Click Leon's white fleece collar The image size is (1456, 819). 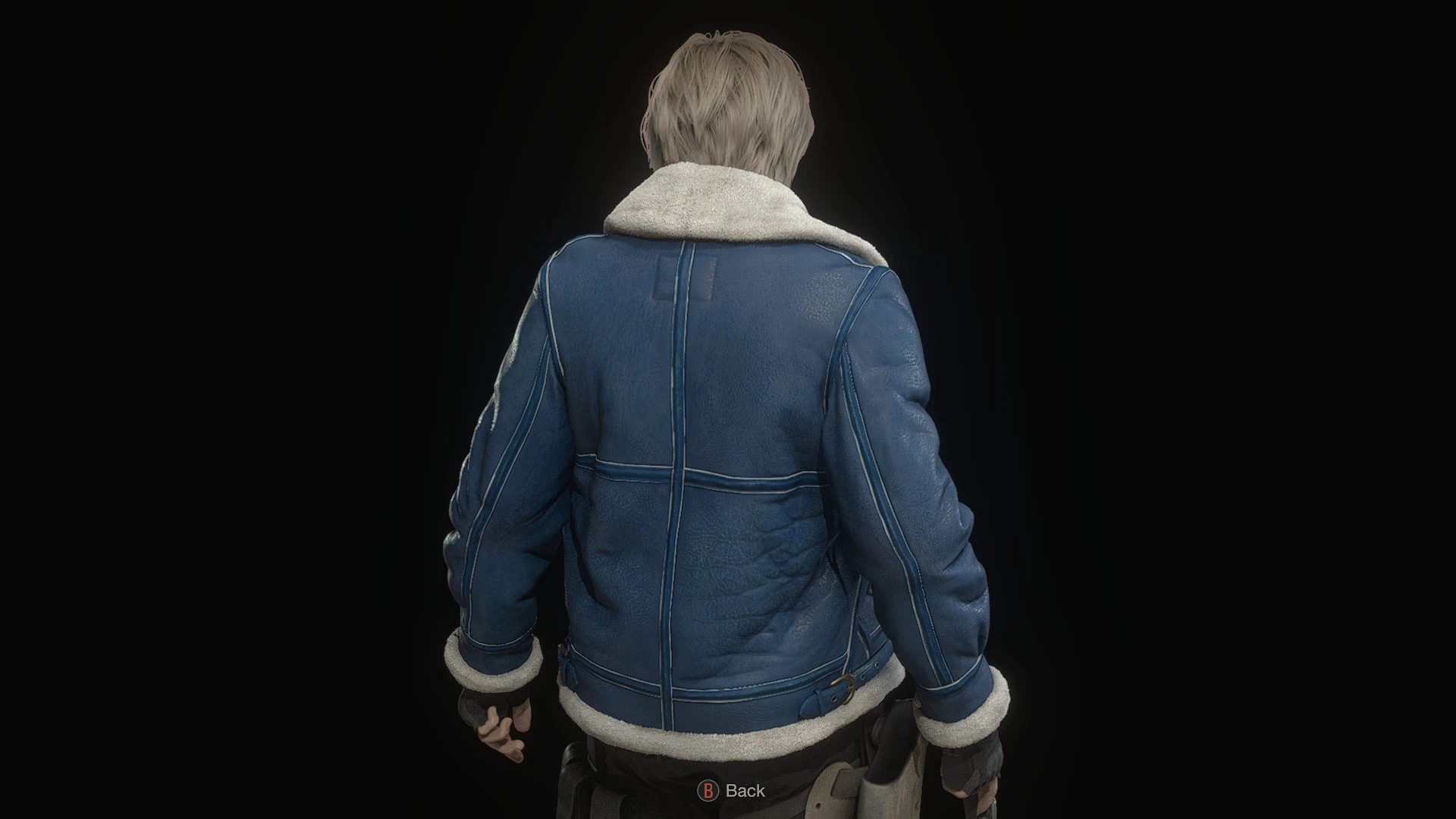720,205
